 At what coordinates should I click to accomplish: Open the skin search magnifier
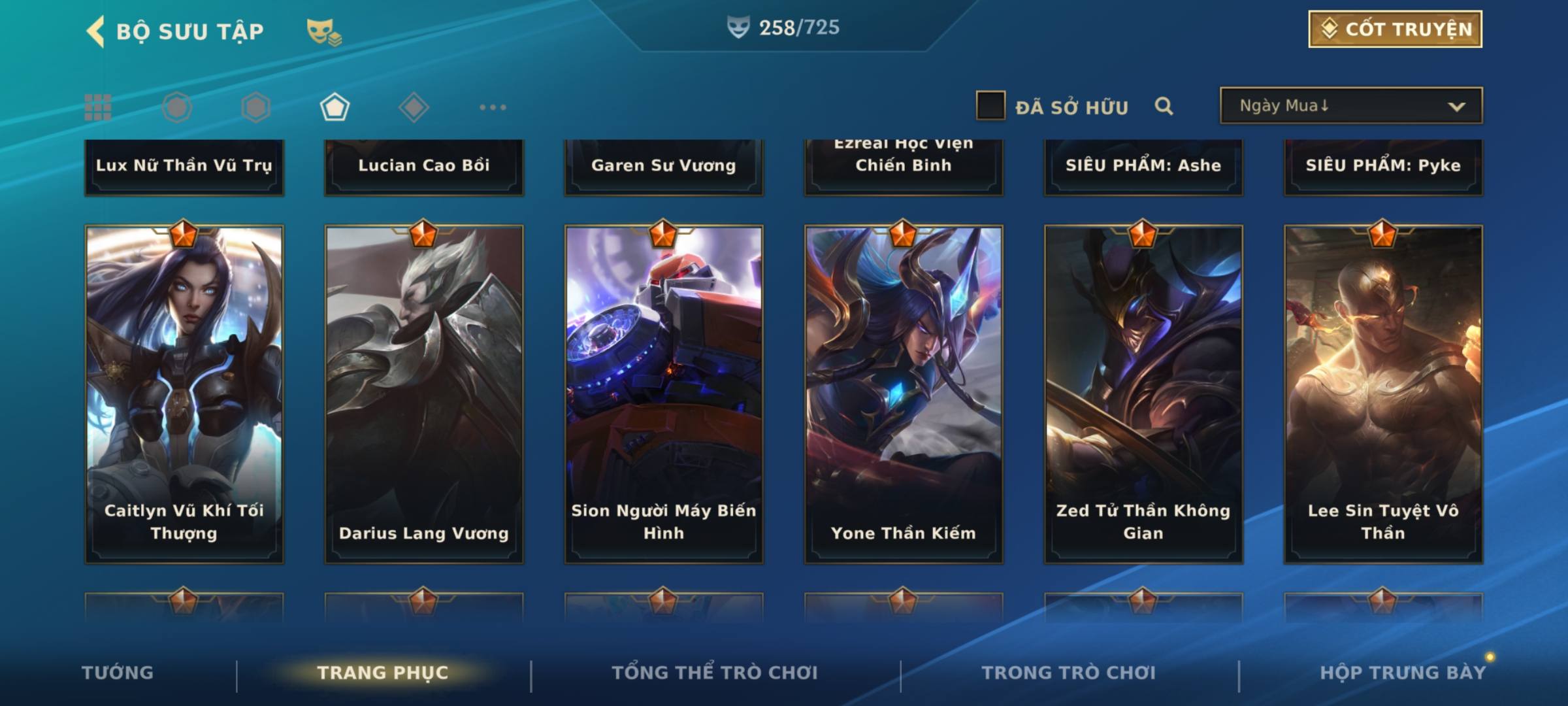[1164, 106]
